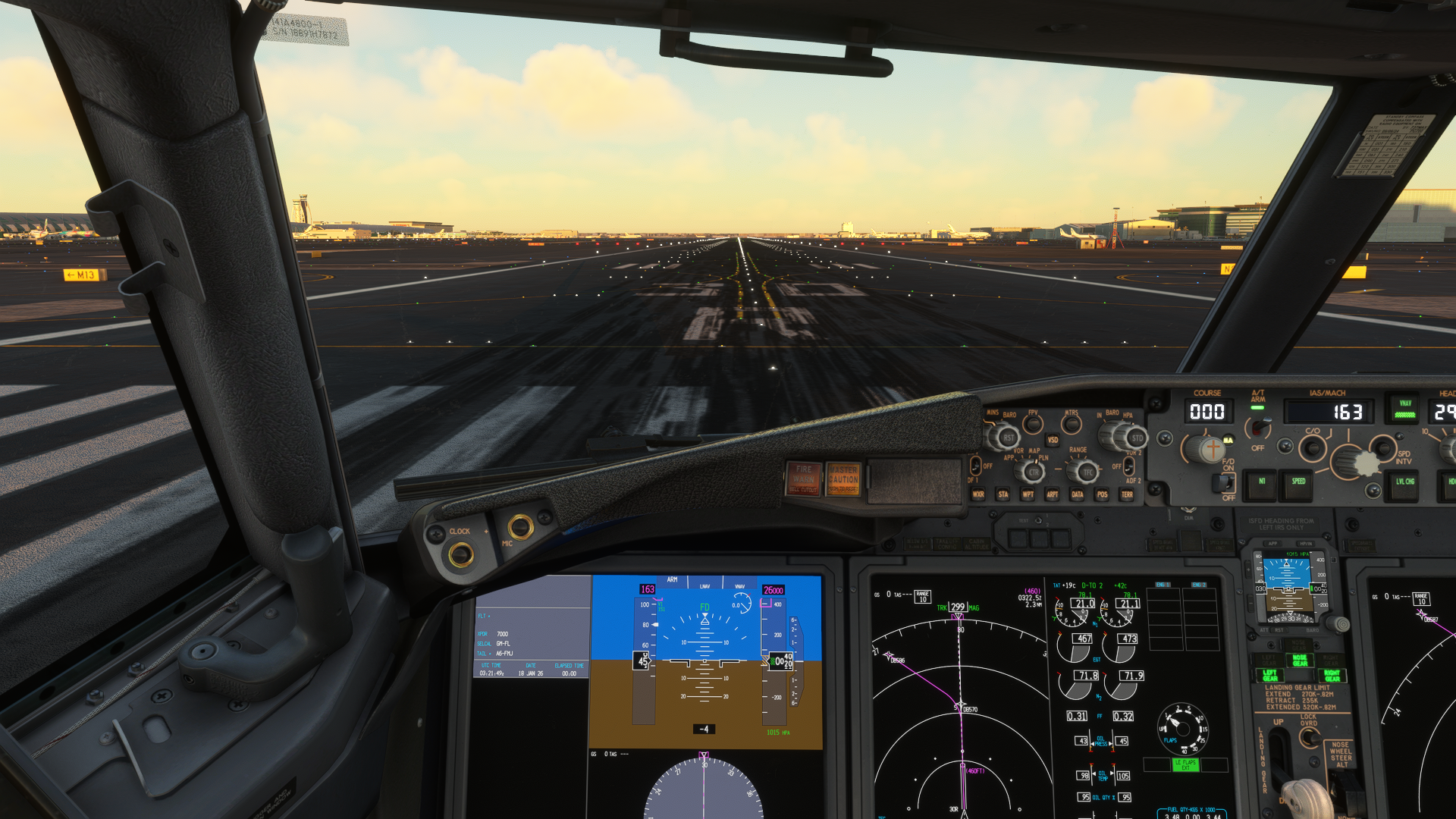The width and height of the screenshot is (1456, 819).
Task: Display airports via the ARPT button
Action: click(x=1053, y=494)
